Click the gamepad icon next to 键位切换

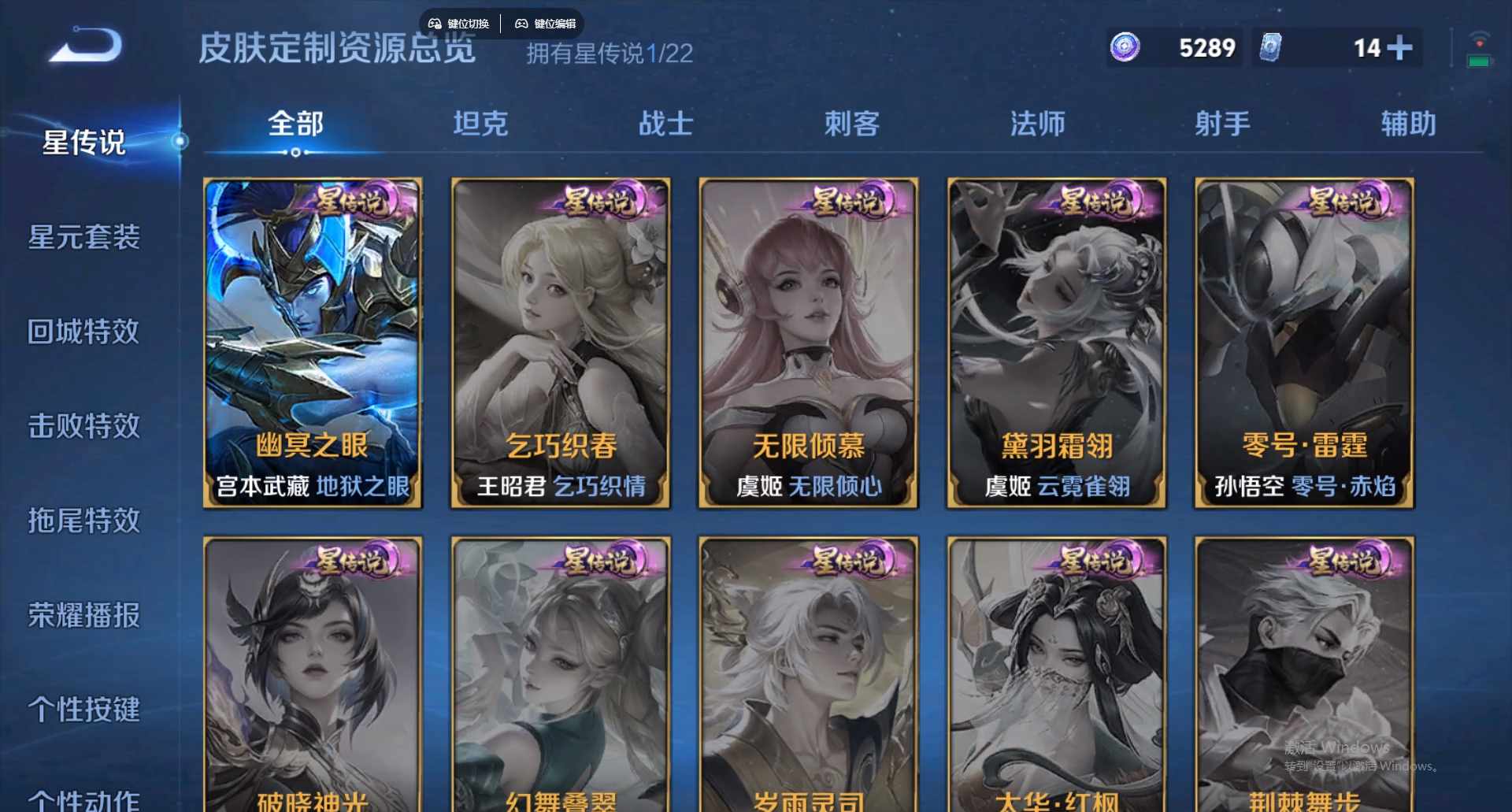(x=434, y=24)
